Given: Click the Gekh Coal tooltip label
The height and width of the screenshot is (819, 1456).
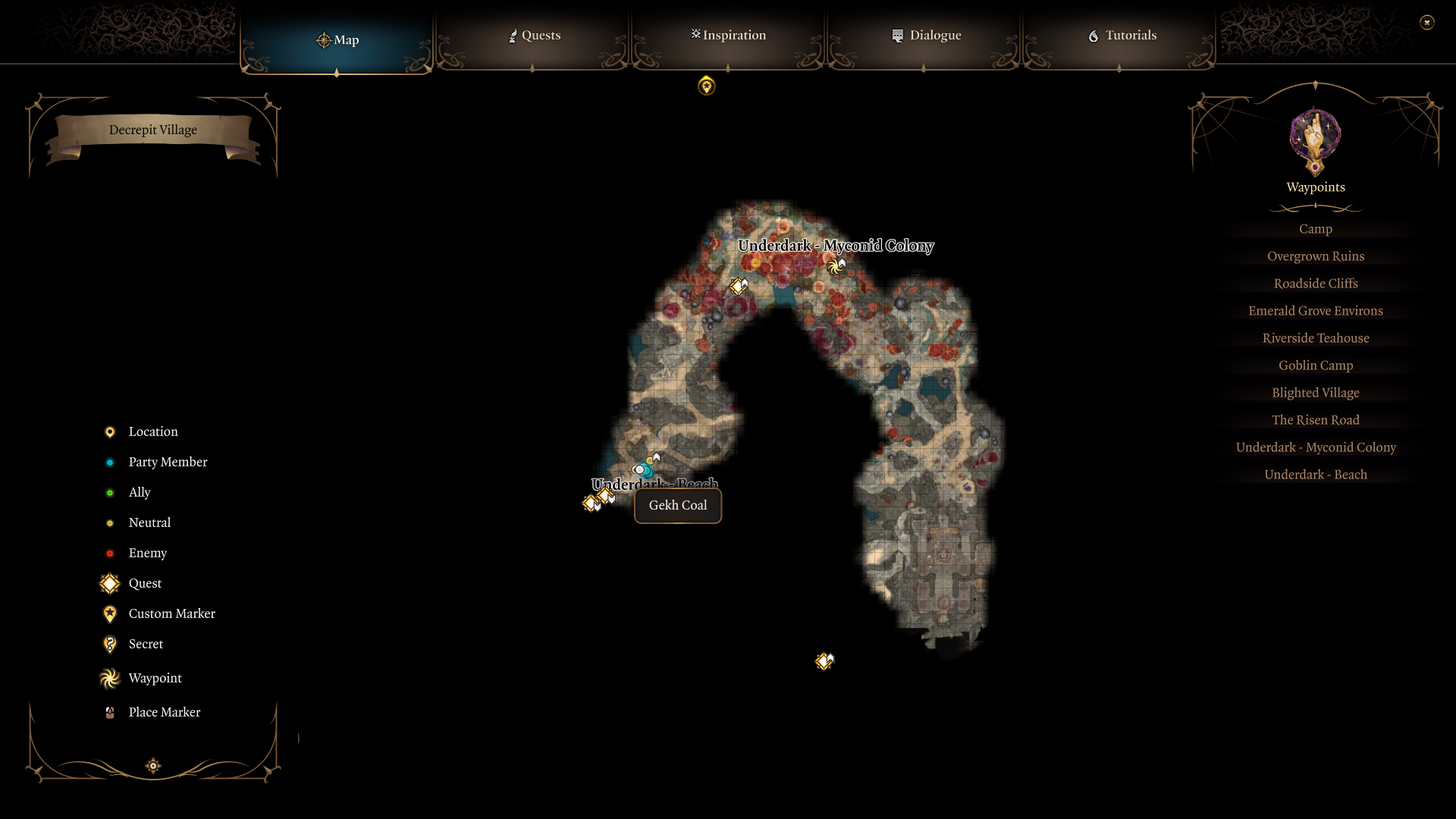Looking at the screenshot, I should tap(677, 505).
